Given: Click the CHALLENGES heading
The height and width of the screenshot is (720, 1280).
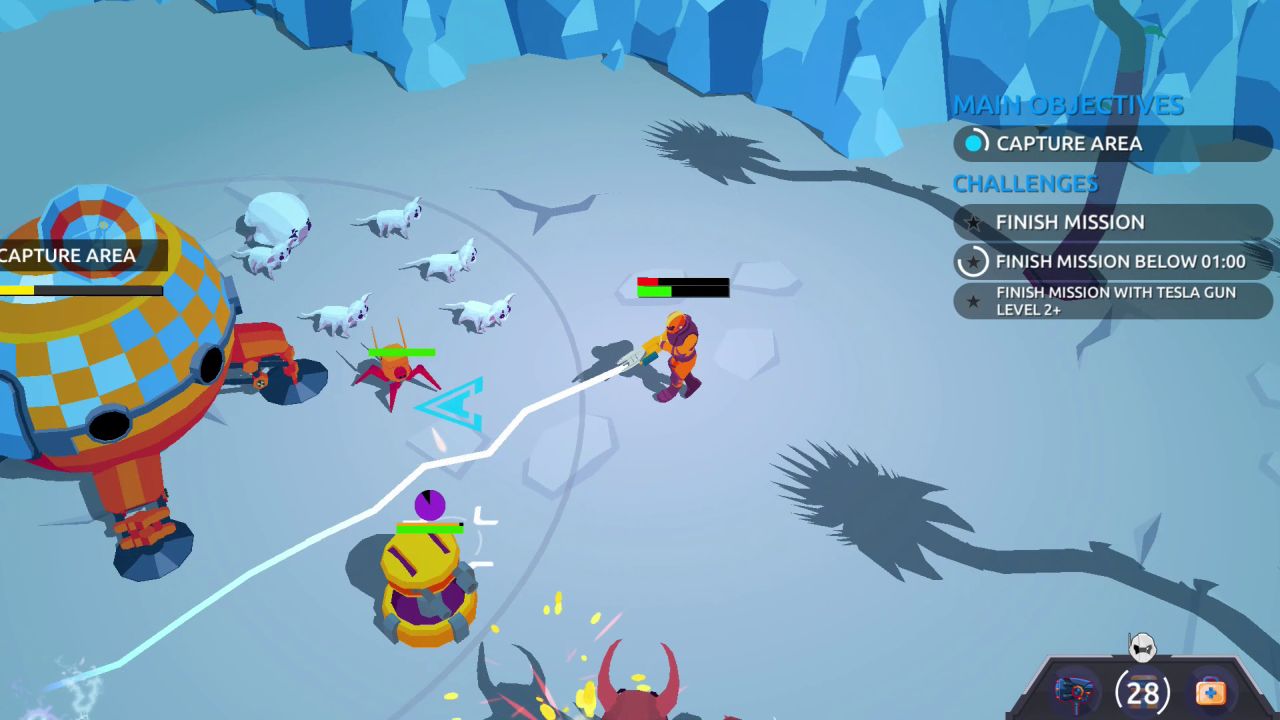Looking at the screenshot, I should pos(1026,184).
